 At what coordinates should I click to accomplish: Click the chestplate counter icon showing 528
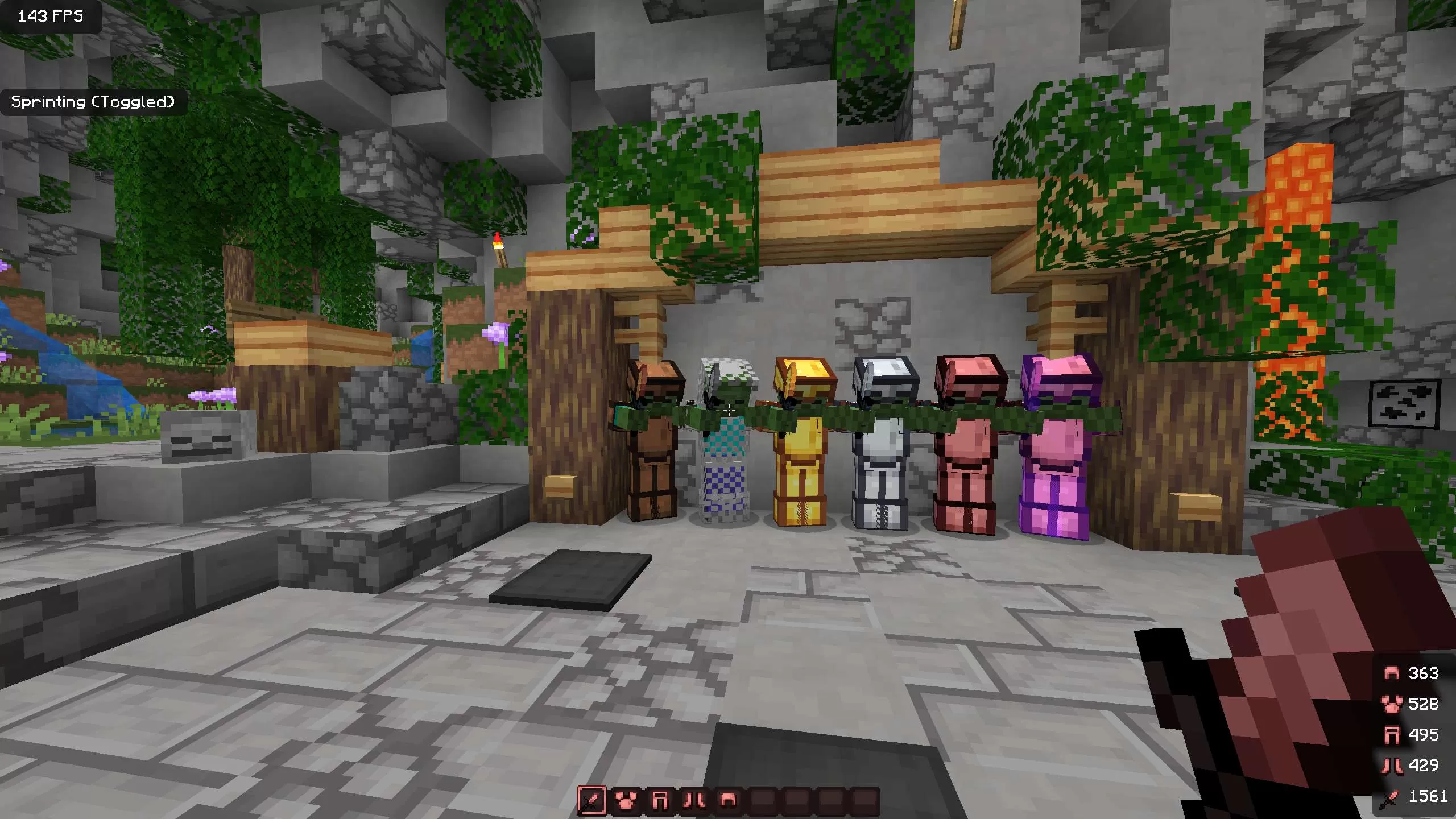[1392, 705]
